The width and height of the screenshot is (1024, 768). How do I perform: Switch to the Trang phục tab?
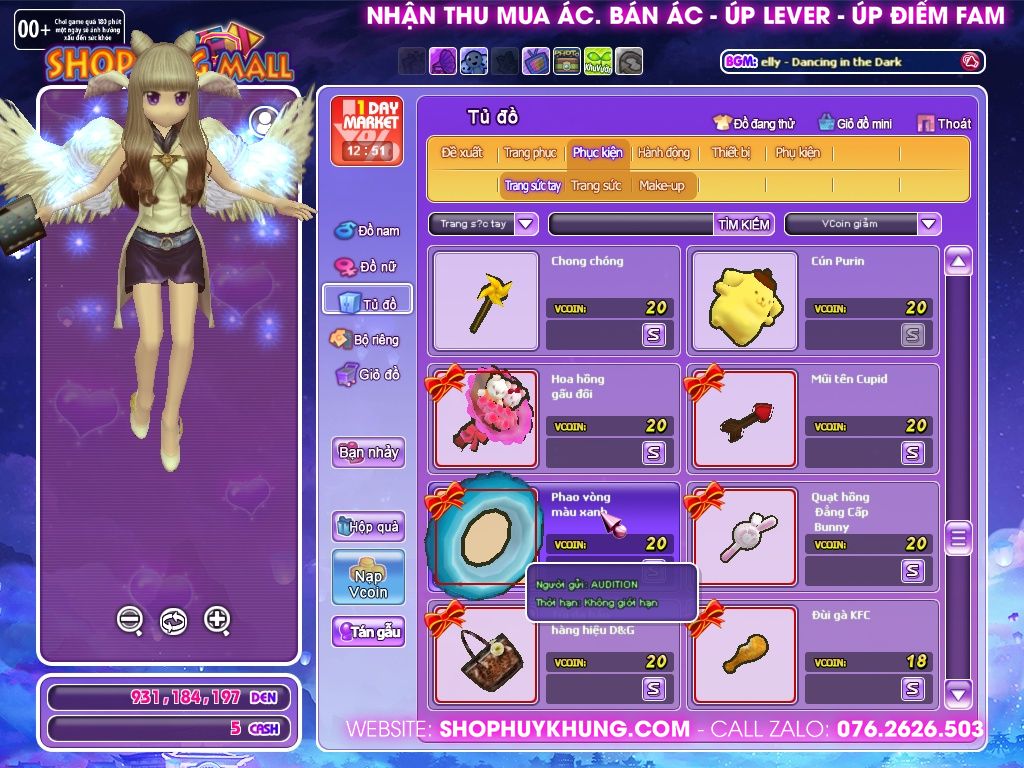pos(530,153)
